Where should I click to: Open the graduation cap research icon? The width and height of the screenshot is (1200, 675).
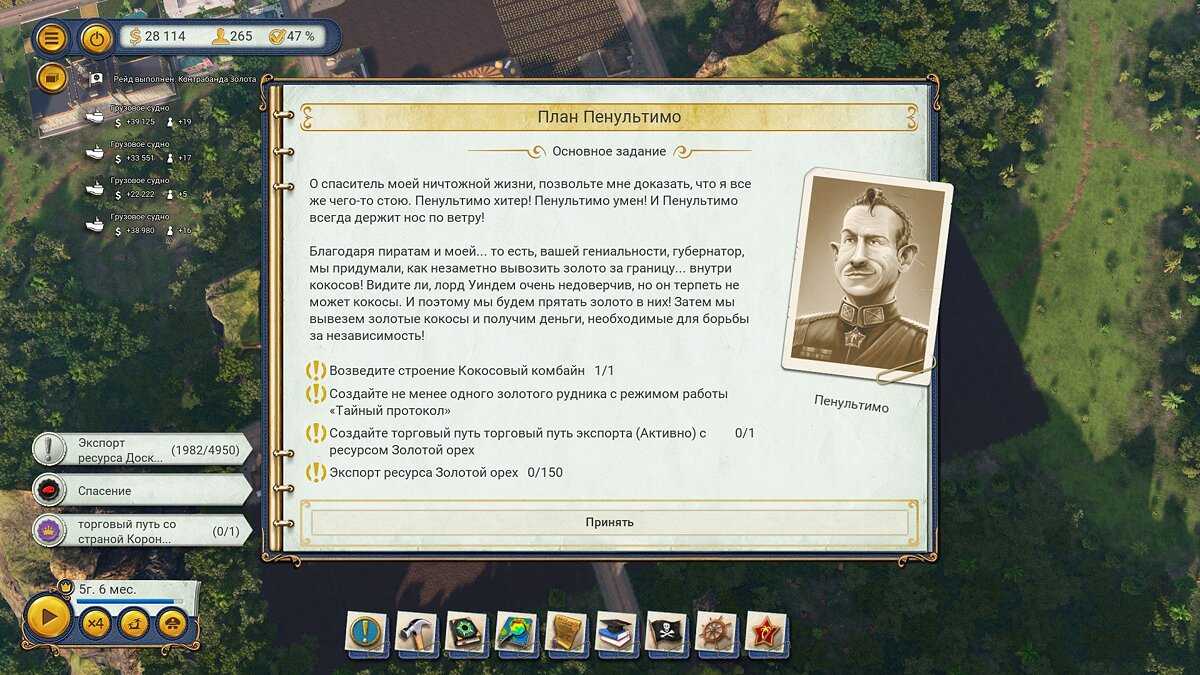(x=617, y=632)
